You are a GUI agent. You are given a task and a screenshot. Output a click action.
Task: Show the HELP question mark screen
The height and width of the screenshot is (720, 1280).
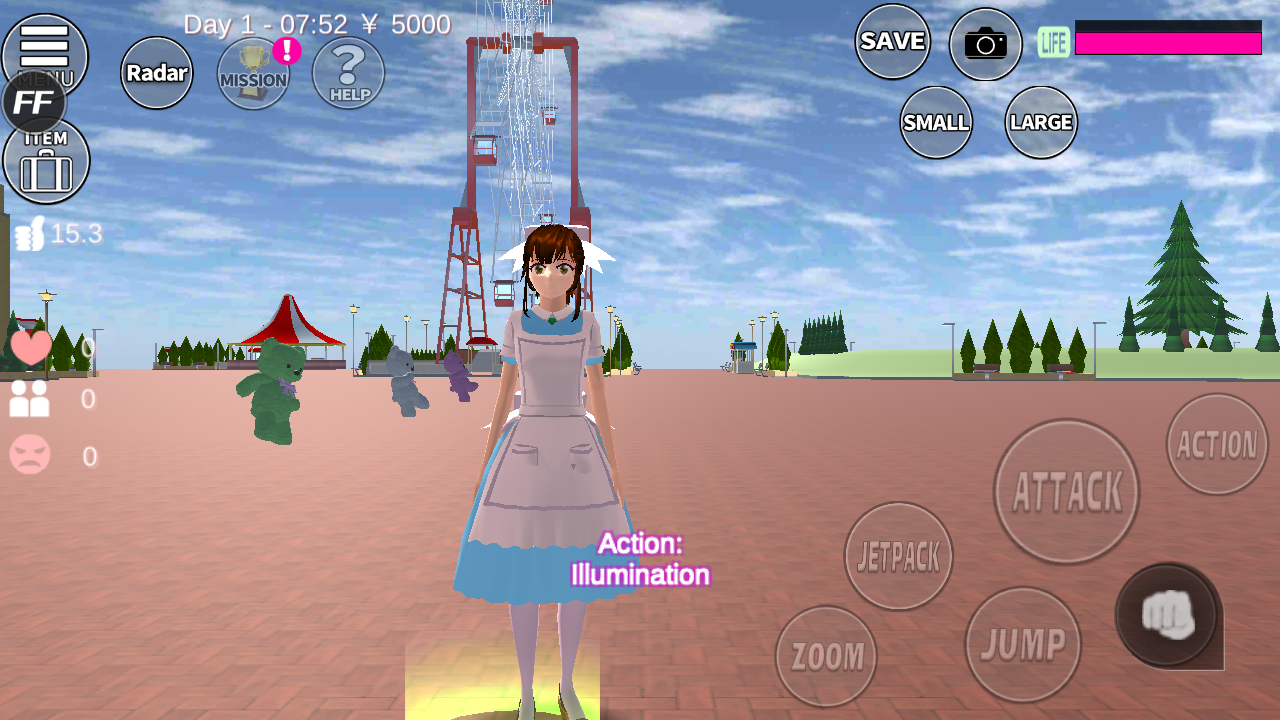[349, 73]
